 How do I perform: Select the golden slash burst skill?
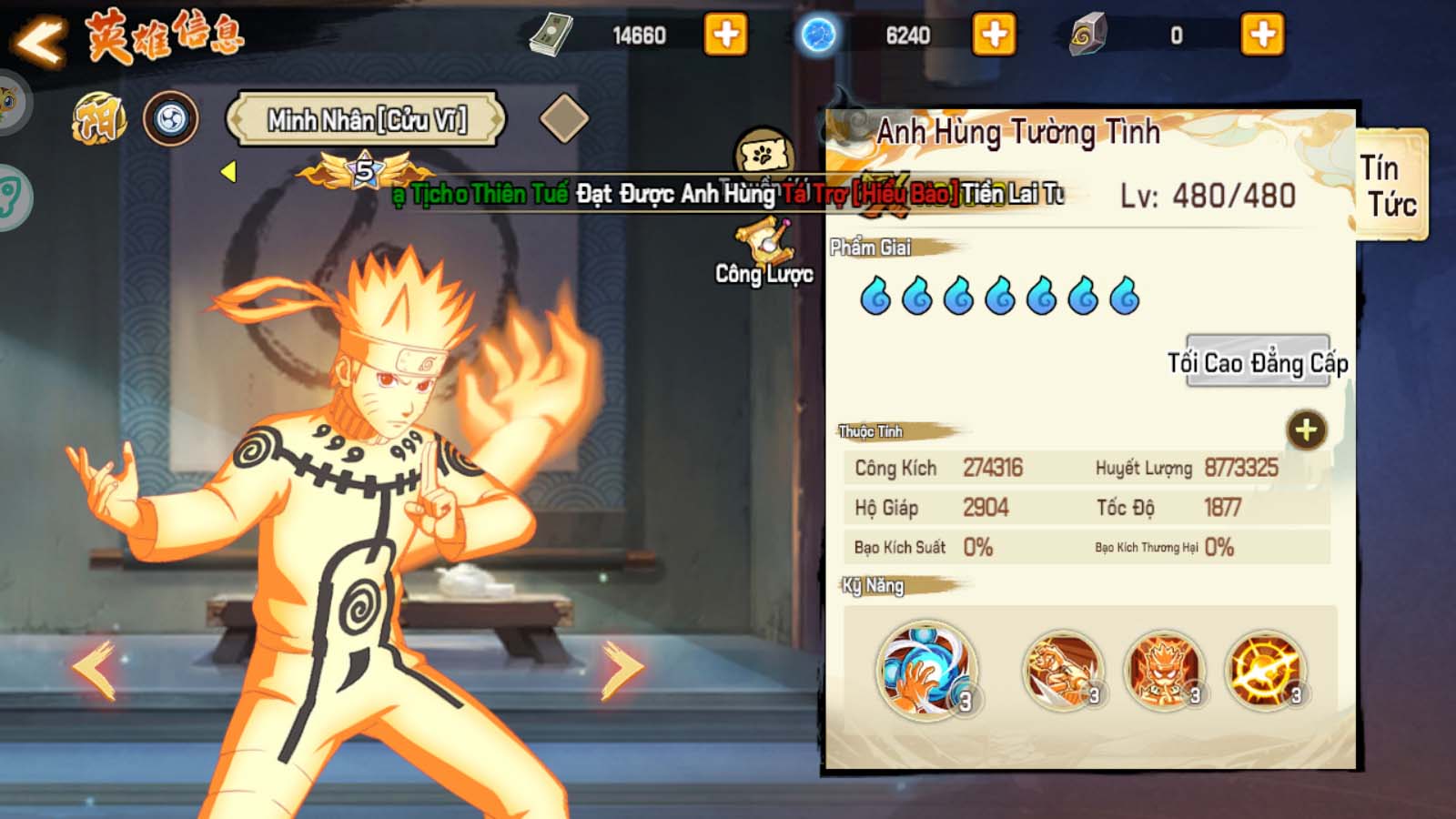(1265, 672)
